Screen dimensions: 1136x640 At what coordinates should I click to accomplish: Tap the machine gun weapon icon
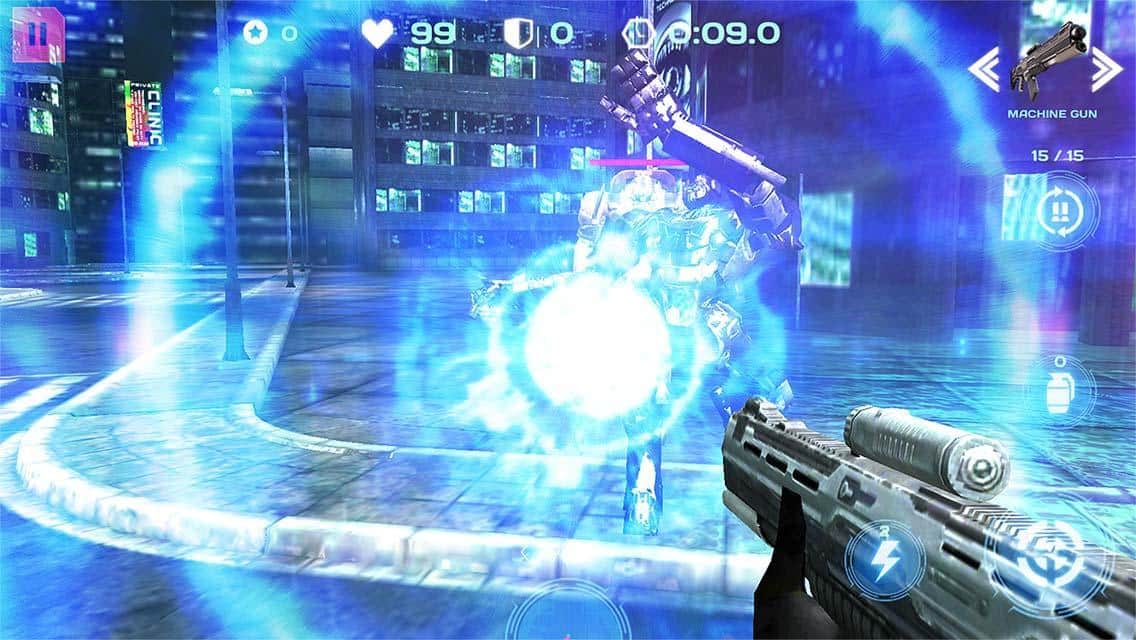(1044, 62)
